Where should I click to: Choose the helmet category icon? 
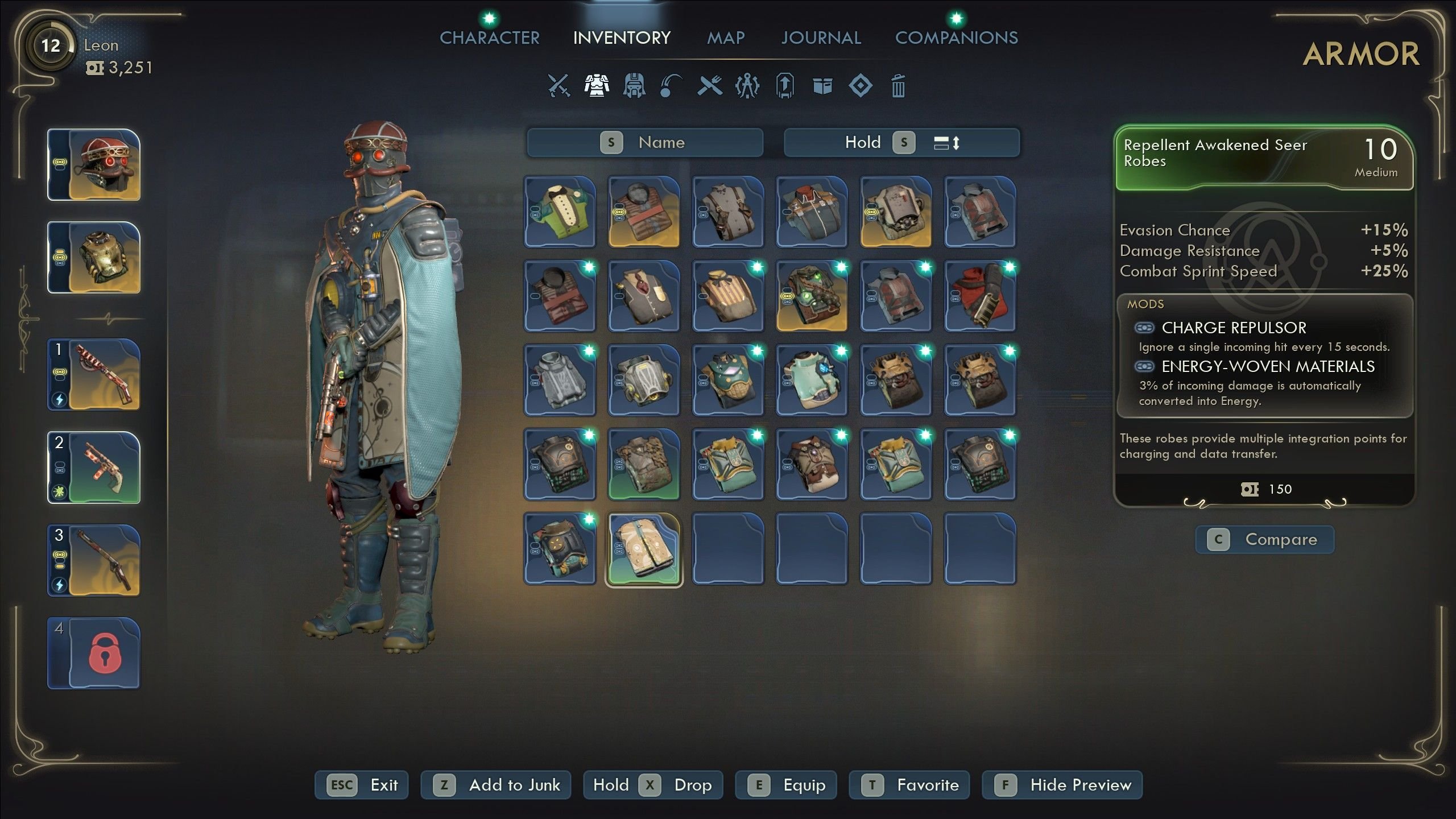click(634, 86)
